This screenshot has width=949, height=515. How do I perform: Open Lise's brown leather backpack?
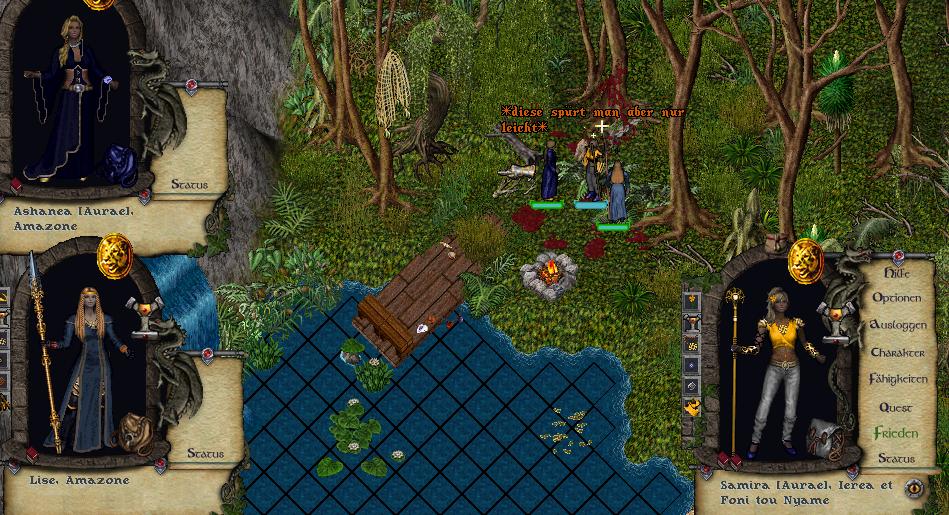[131, 434]
